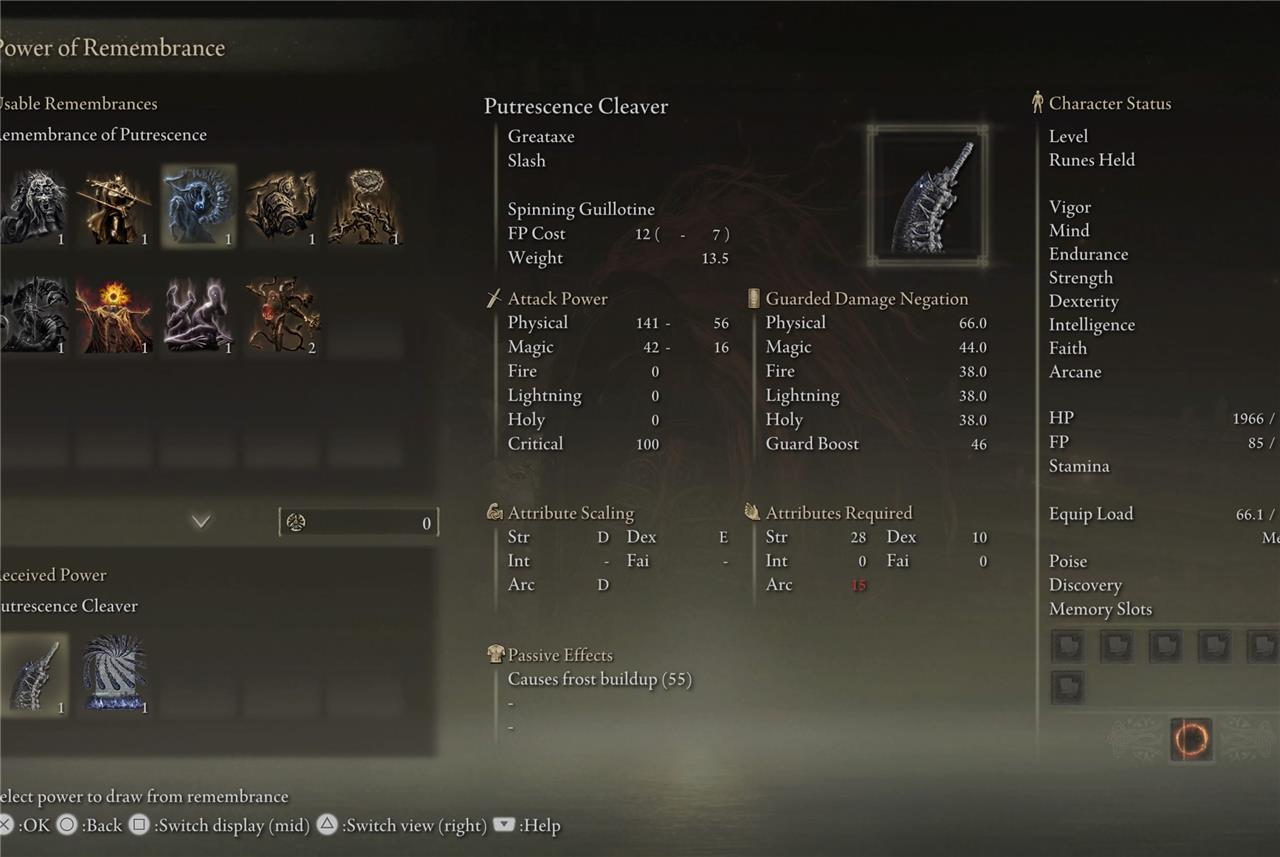Click the down arrow below the remembrance grid
This screenshot has height=857, width=1280.
[201, 521]
